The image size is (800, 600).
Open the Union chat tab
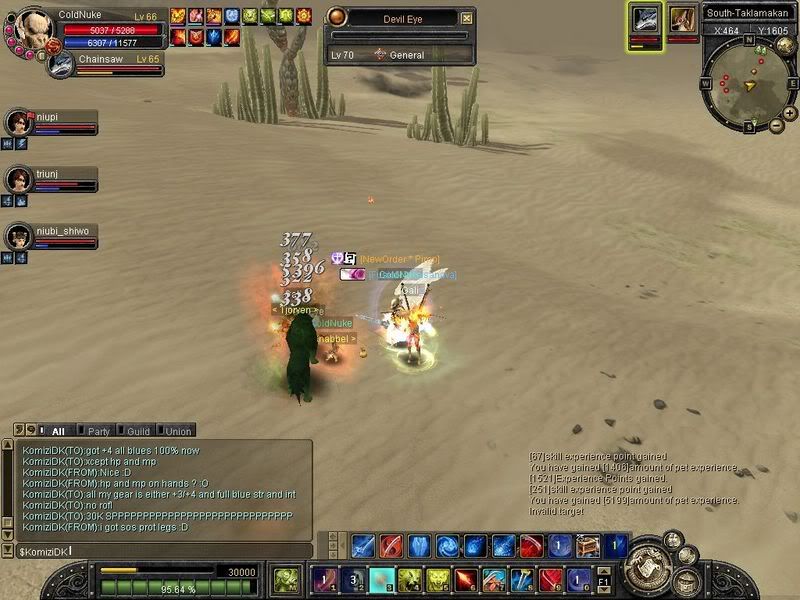pyautogui.click(x=178, y=431)
